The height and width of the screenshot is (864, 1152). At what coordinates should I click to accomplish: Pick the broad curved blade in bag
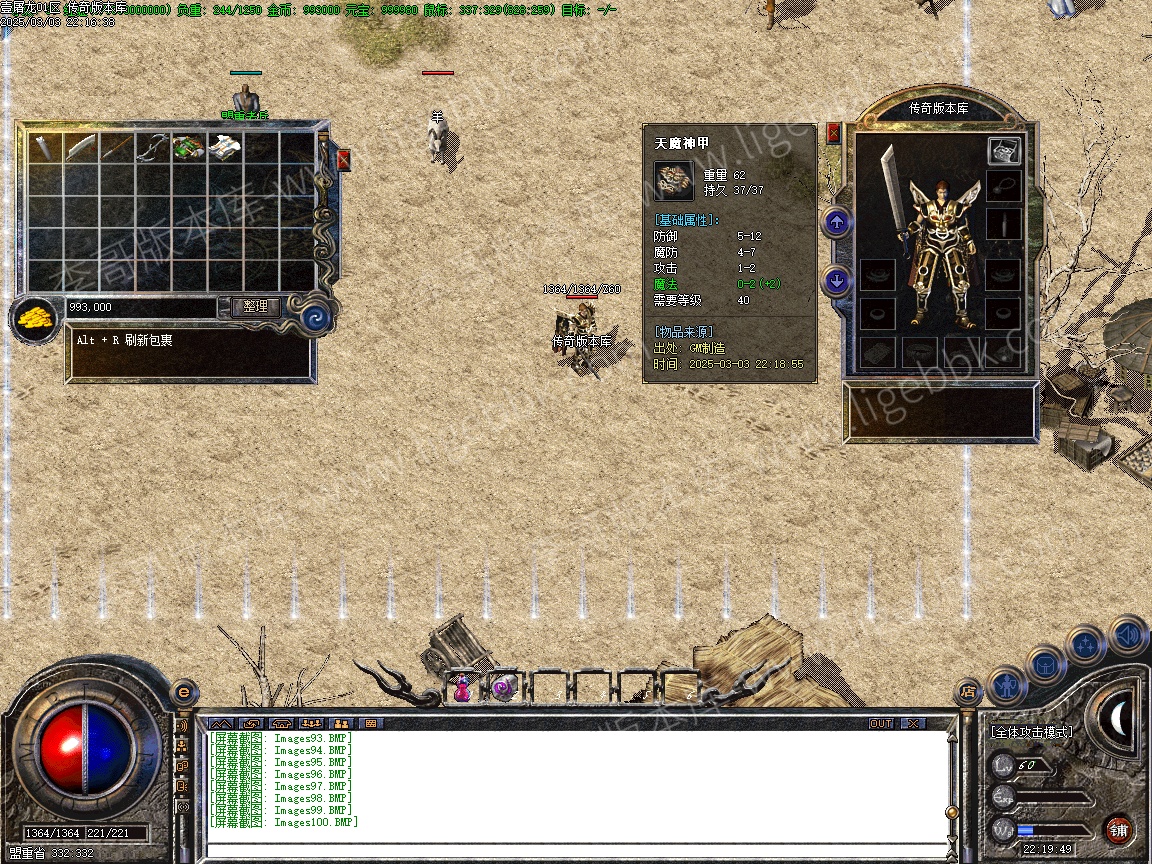(80, 147)
